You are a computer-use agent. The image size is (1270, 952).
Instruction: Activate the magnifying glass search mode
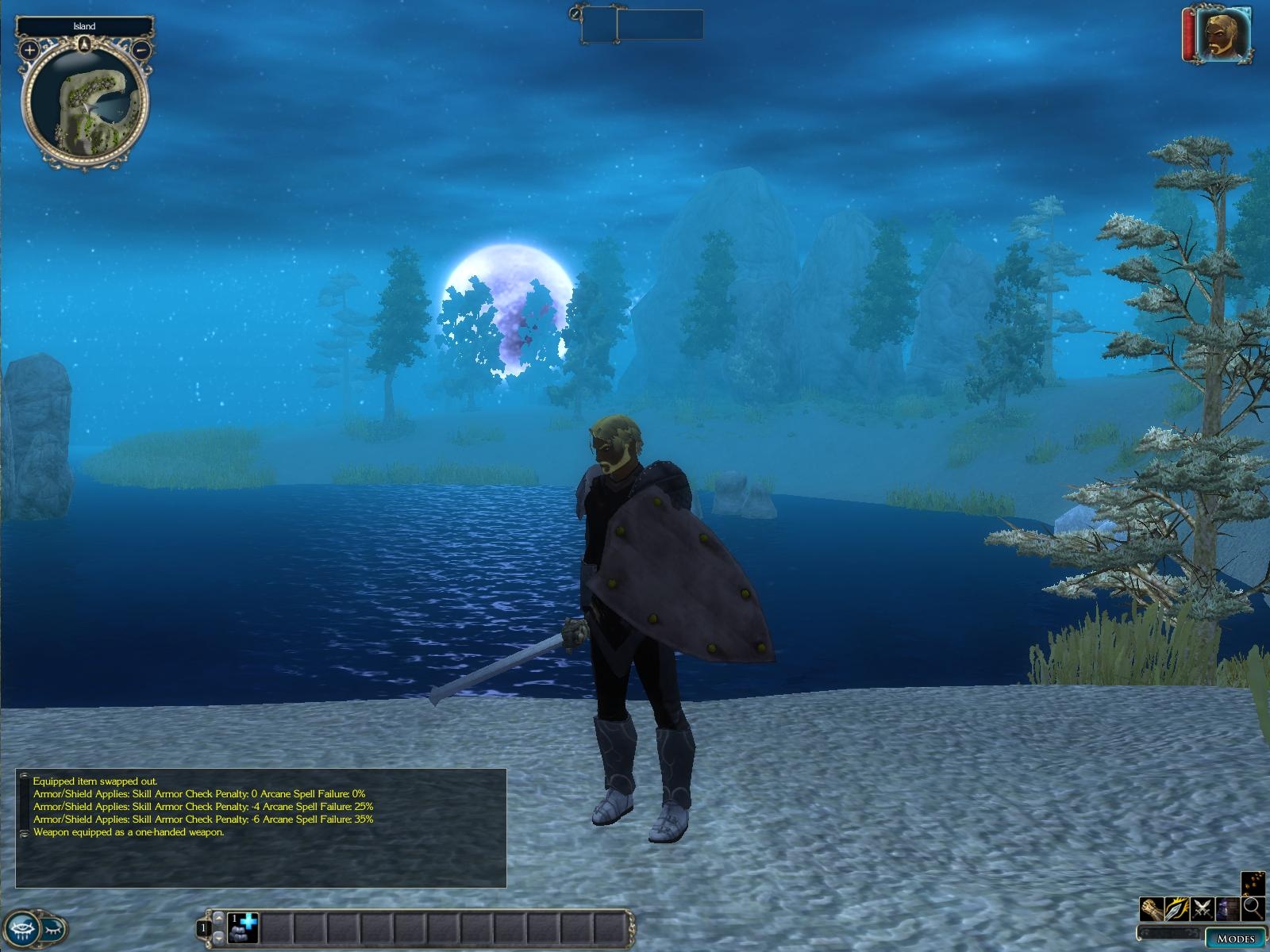pyautogui.click(x=1253, y=909)
